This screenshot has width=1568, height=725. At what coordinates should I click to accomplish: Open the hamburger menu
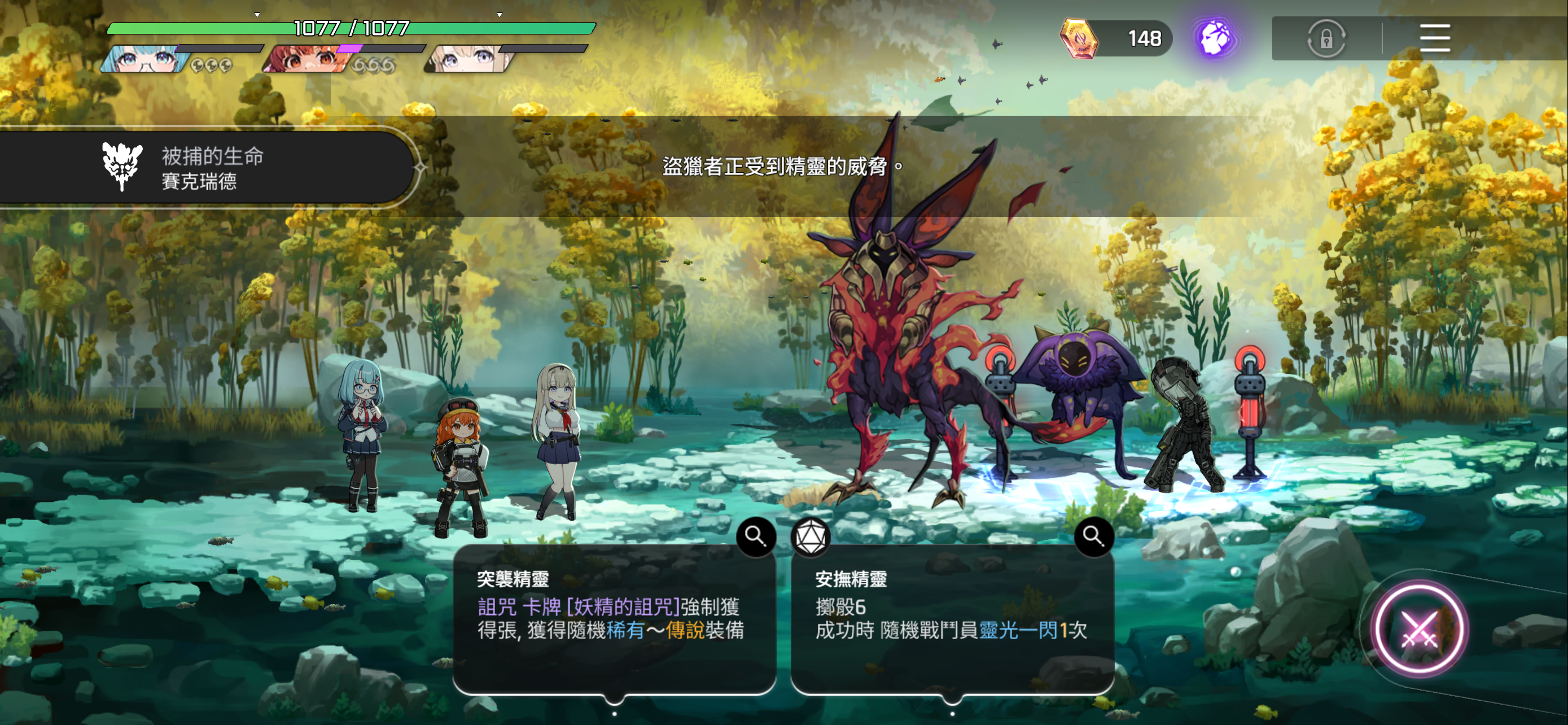click(x=1434, y=38)
